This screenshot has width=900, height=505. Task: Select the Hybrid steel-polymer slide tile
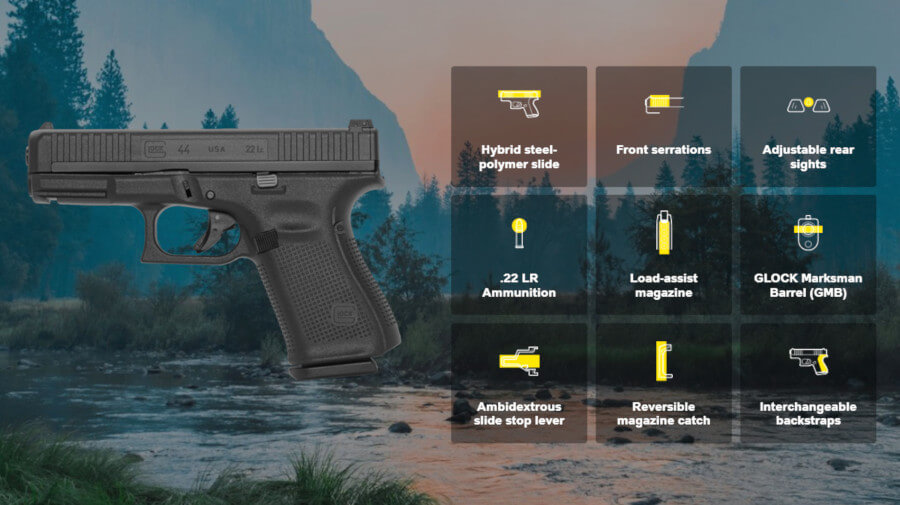tap(519, 127)
